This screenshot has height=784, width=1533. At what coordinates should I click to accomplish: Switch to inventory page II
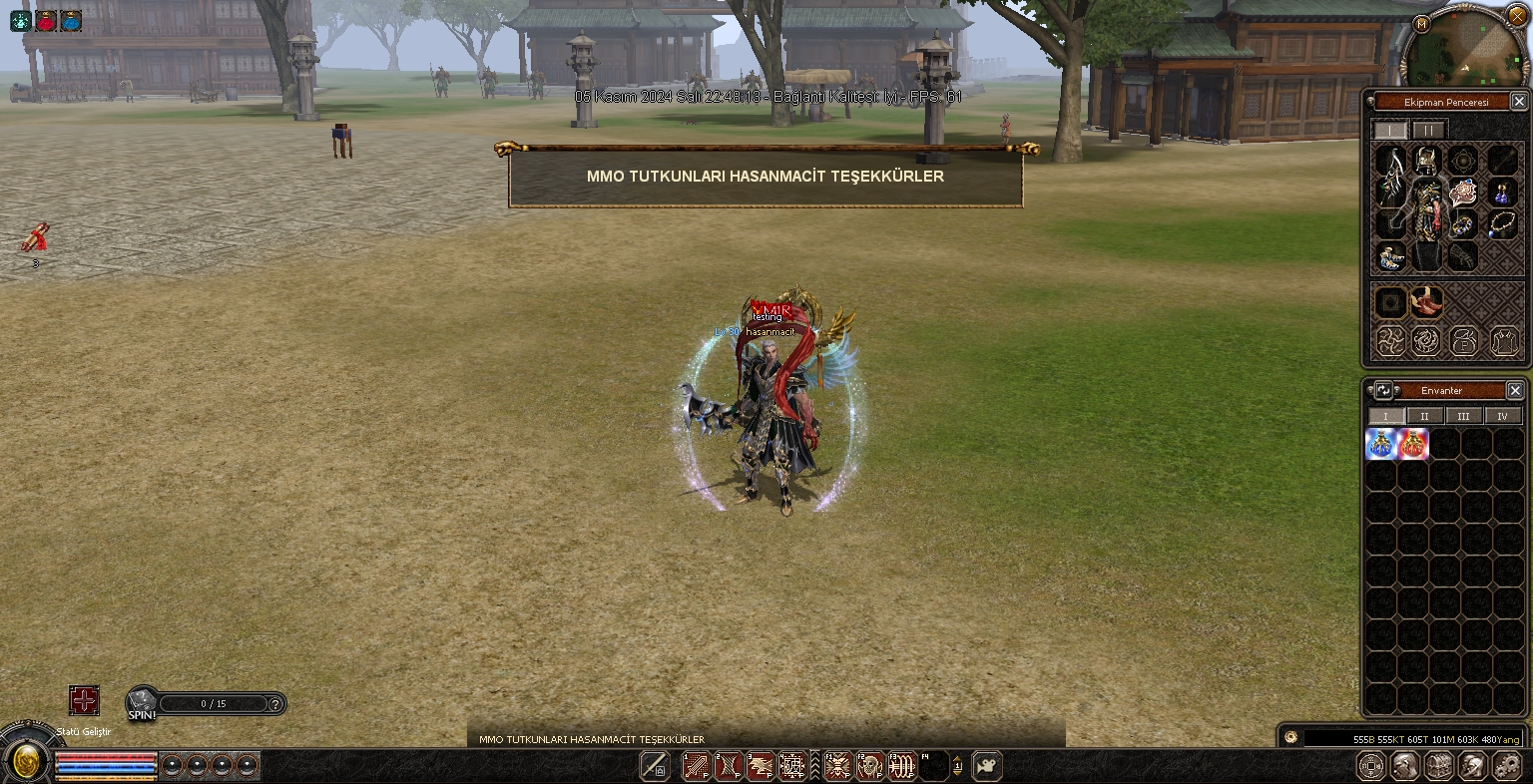pos(1424,416)
